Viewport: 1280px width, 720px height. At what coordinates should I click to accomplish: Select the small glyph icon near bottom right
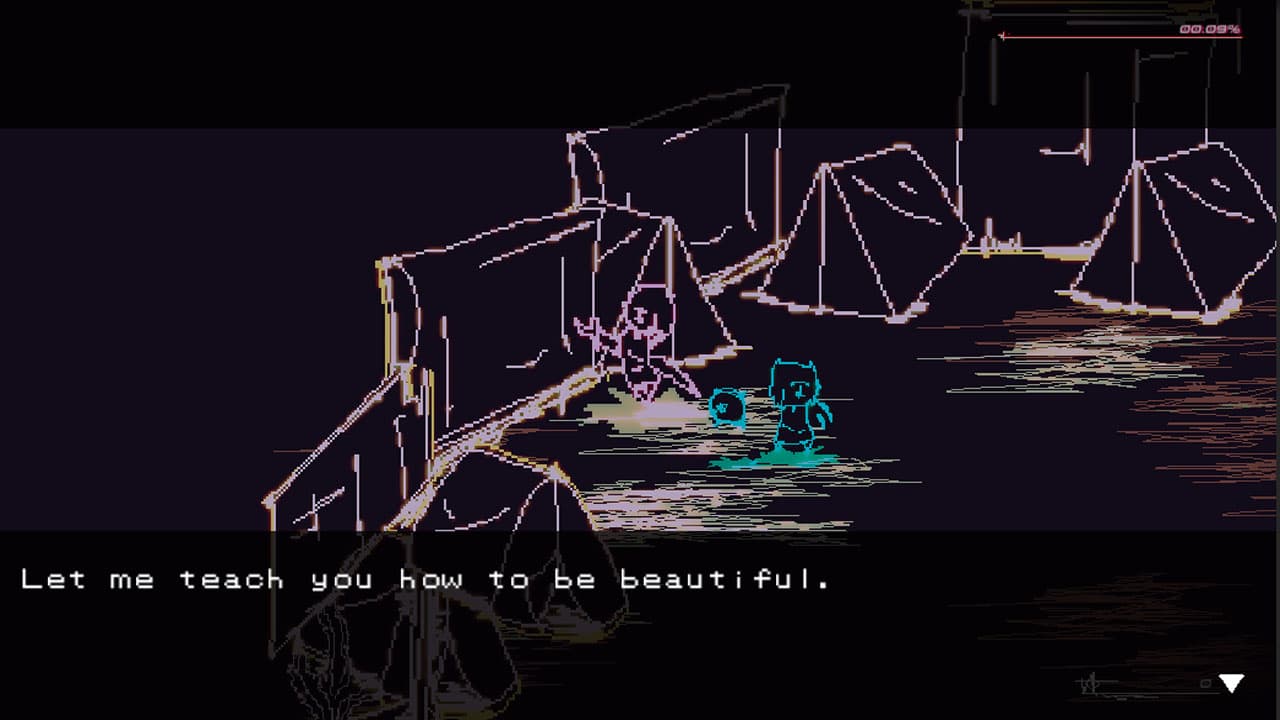point(1088,685)
